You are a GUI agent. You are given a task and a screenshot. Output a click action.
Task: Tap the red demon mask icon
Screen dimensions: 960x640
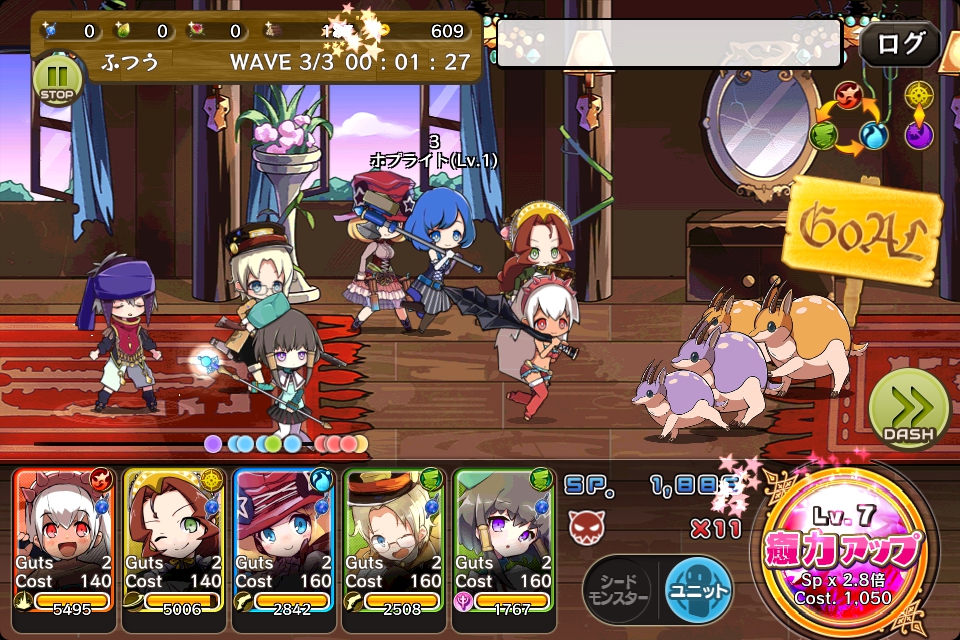[583, 524]
